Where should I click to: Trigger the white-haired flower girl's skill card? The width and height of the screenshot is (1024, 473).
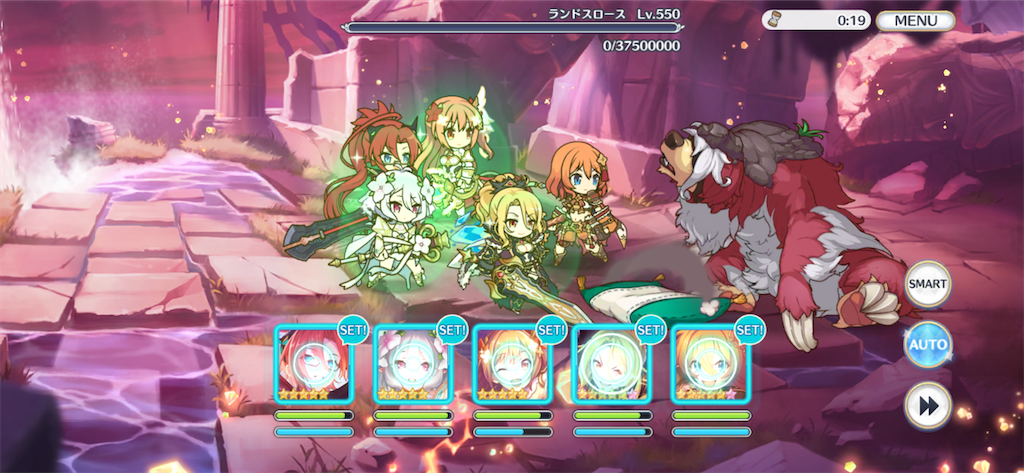tap(412, 364)
